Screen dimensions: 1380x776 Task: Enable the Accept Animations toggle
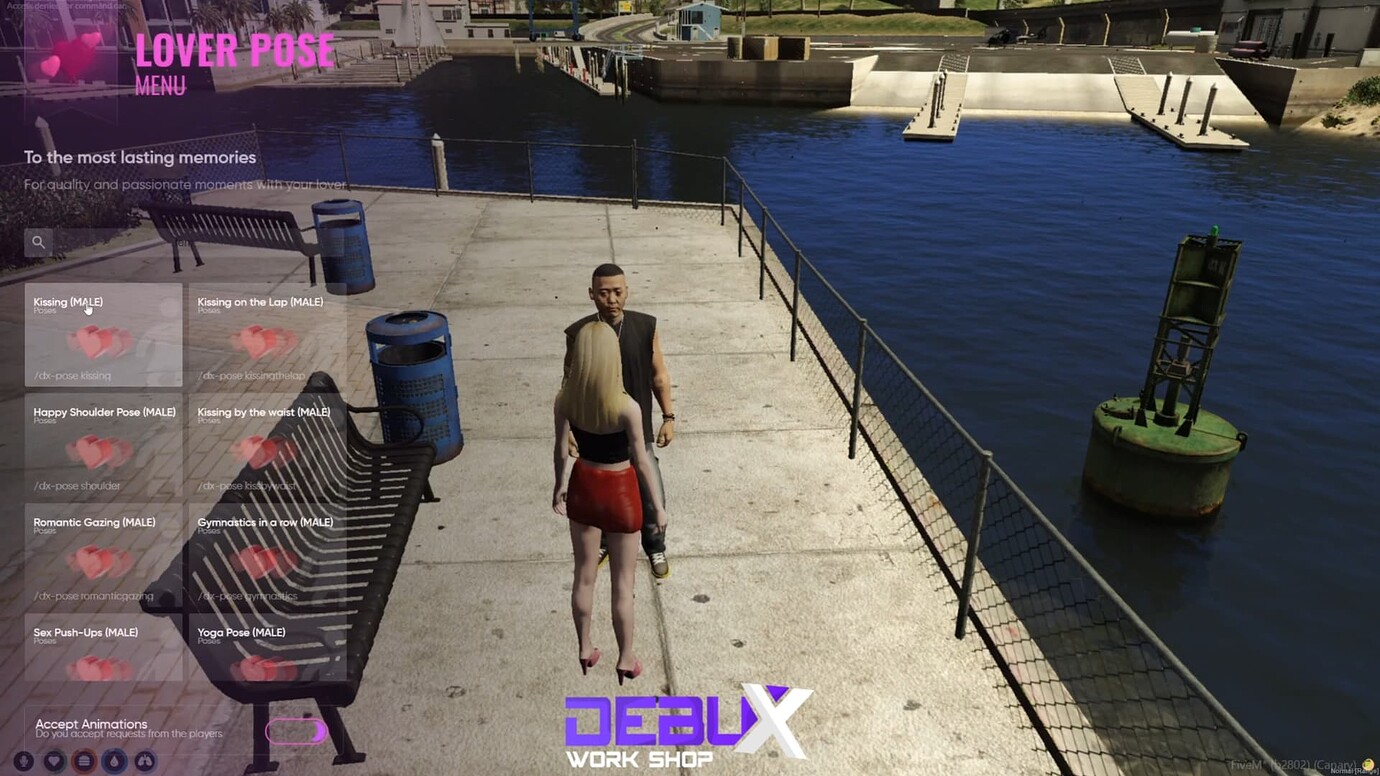pos(295,732)
